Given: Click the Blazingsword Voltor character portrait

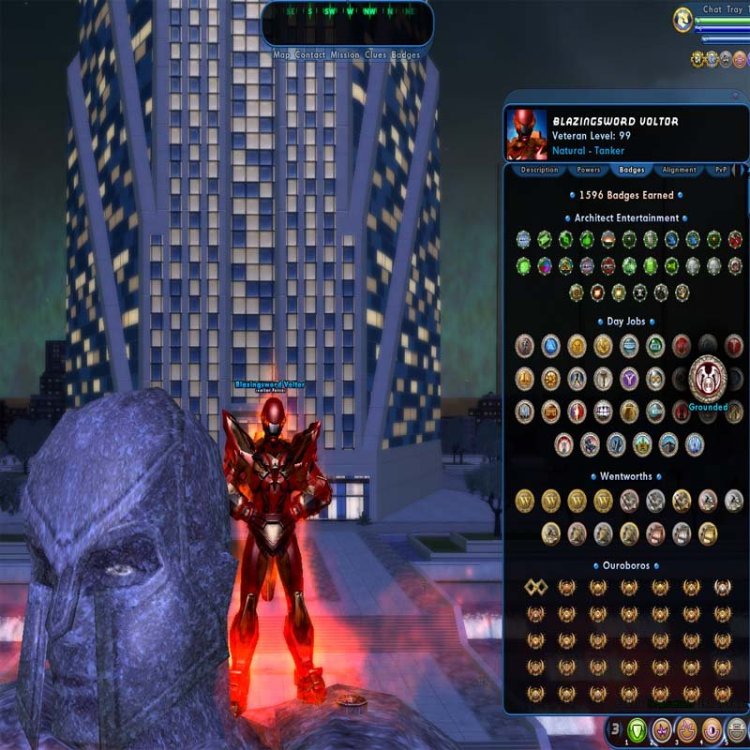Looking at the screenshot, I should [526, 135].
